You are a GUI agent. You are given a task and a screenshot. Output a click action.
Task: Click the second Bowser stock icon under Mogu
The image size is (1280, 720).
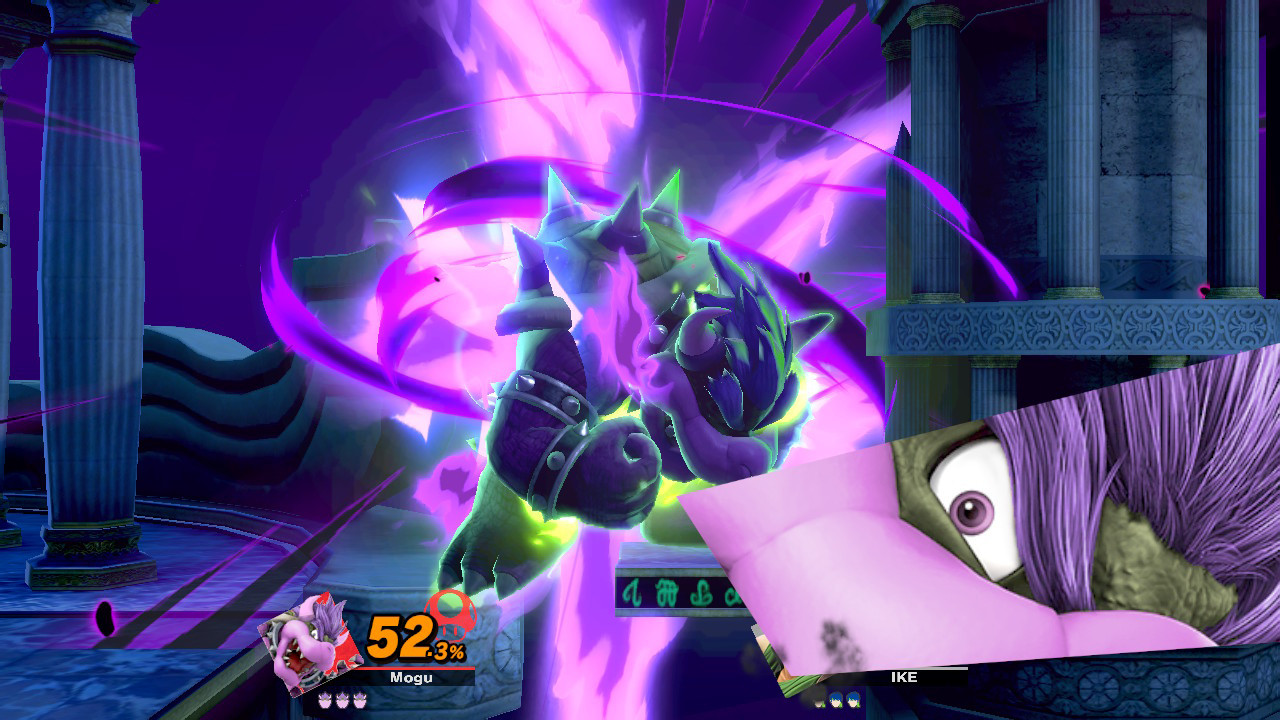(x=342, y=700)
